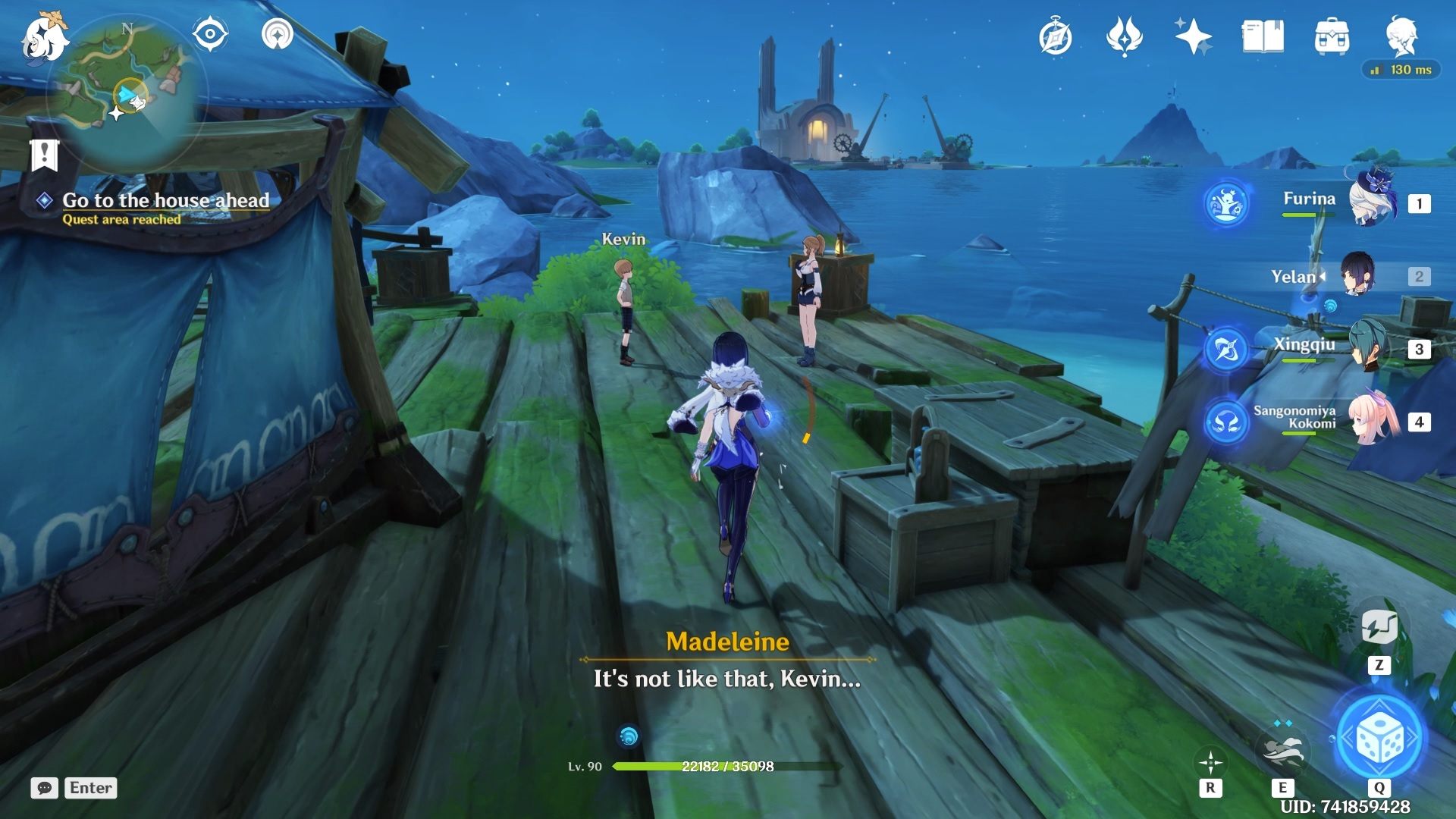Open the Events overview wings icon
This screenshot has height=819, width=1456.
coord(1125,35)
